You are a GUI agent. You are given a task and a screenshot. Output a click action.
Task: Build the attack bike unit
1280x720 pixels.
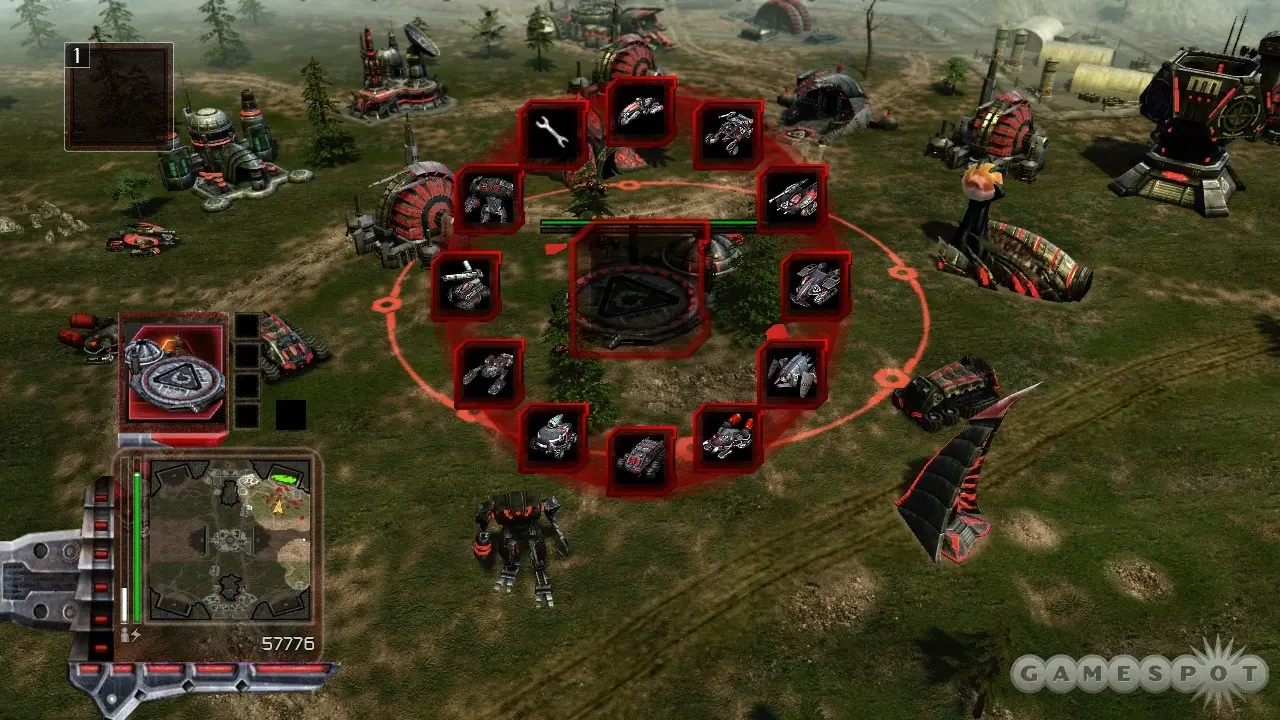[x=641, y=110]
